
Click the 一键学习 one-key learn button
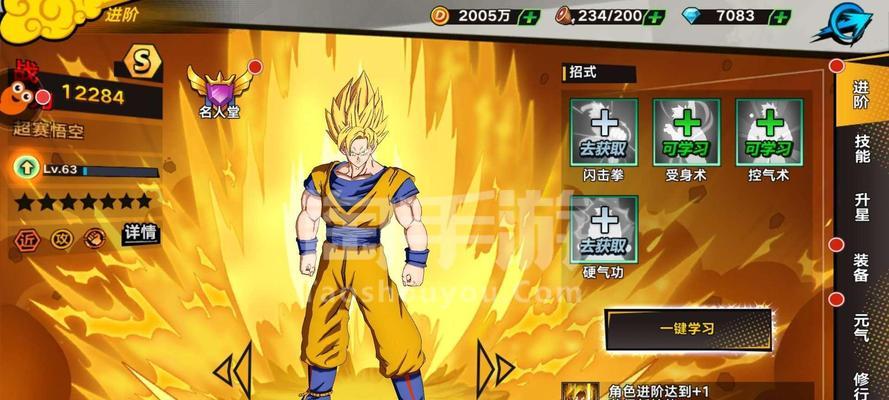[688, 330]
